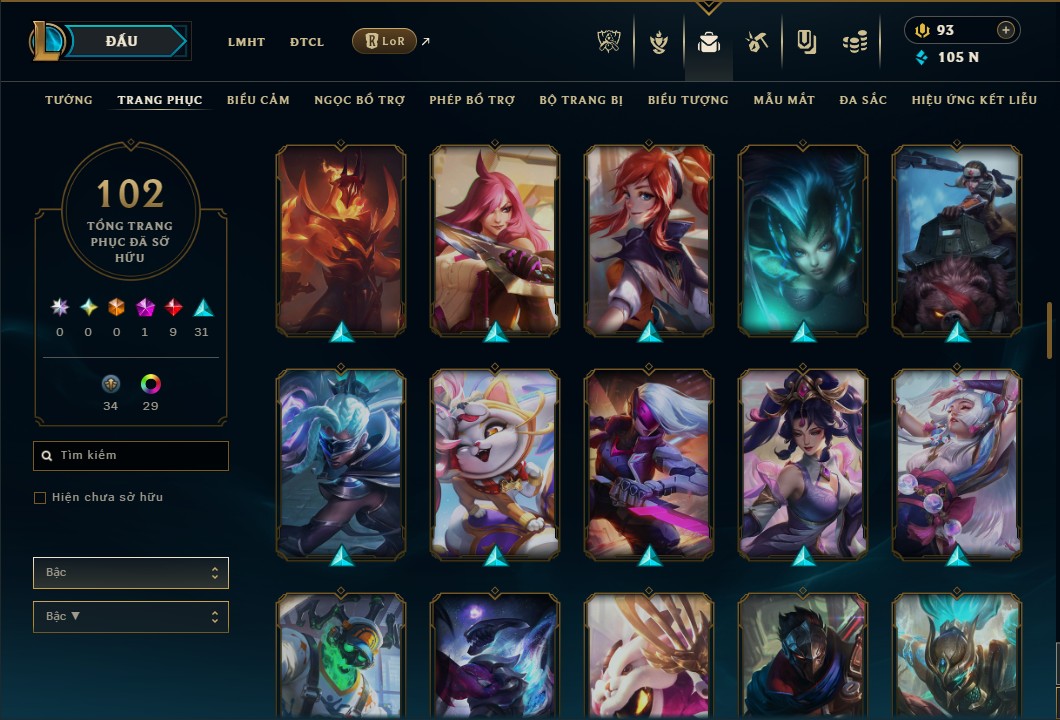Open the LMHT home tab

[246, 42]
